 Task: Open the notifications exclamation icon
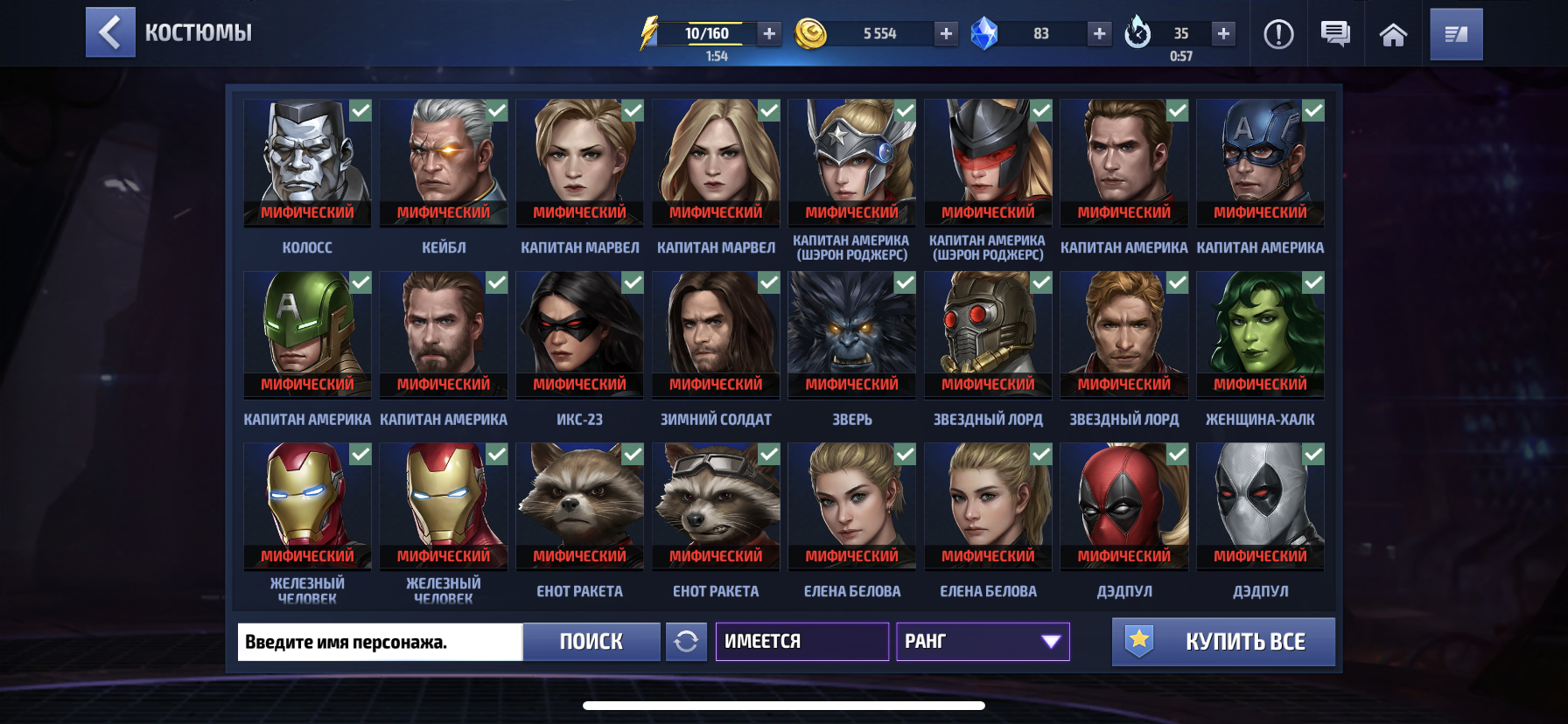pos(1278,34)
